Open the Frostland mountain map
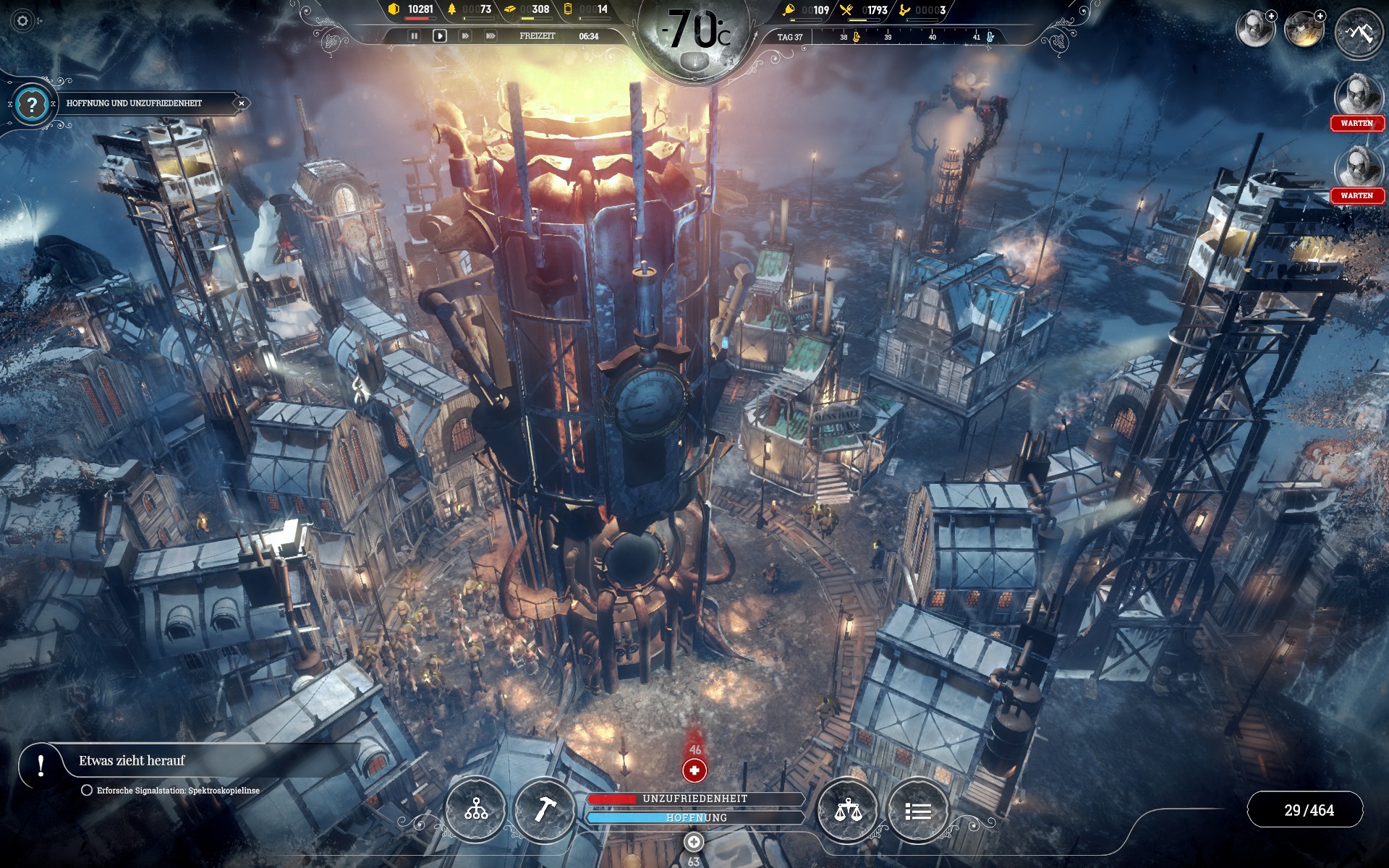 pos(1359,33)
